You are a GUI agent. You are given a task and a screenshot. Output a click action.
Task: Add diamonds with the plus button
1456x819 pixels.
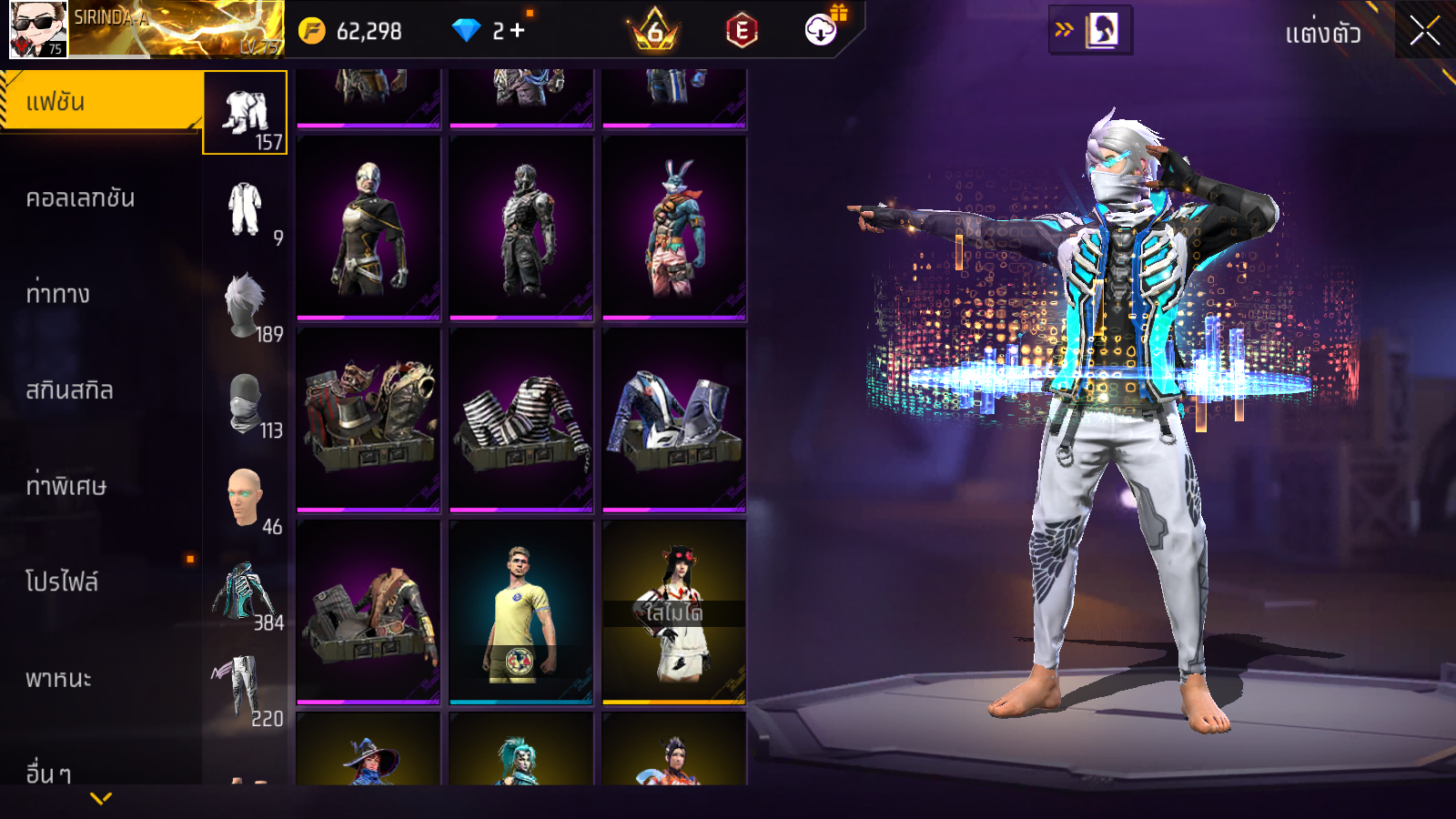(x=518, y=31)
